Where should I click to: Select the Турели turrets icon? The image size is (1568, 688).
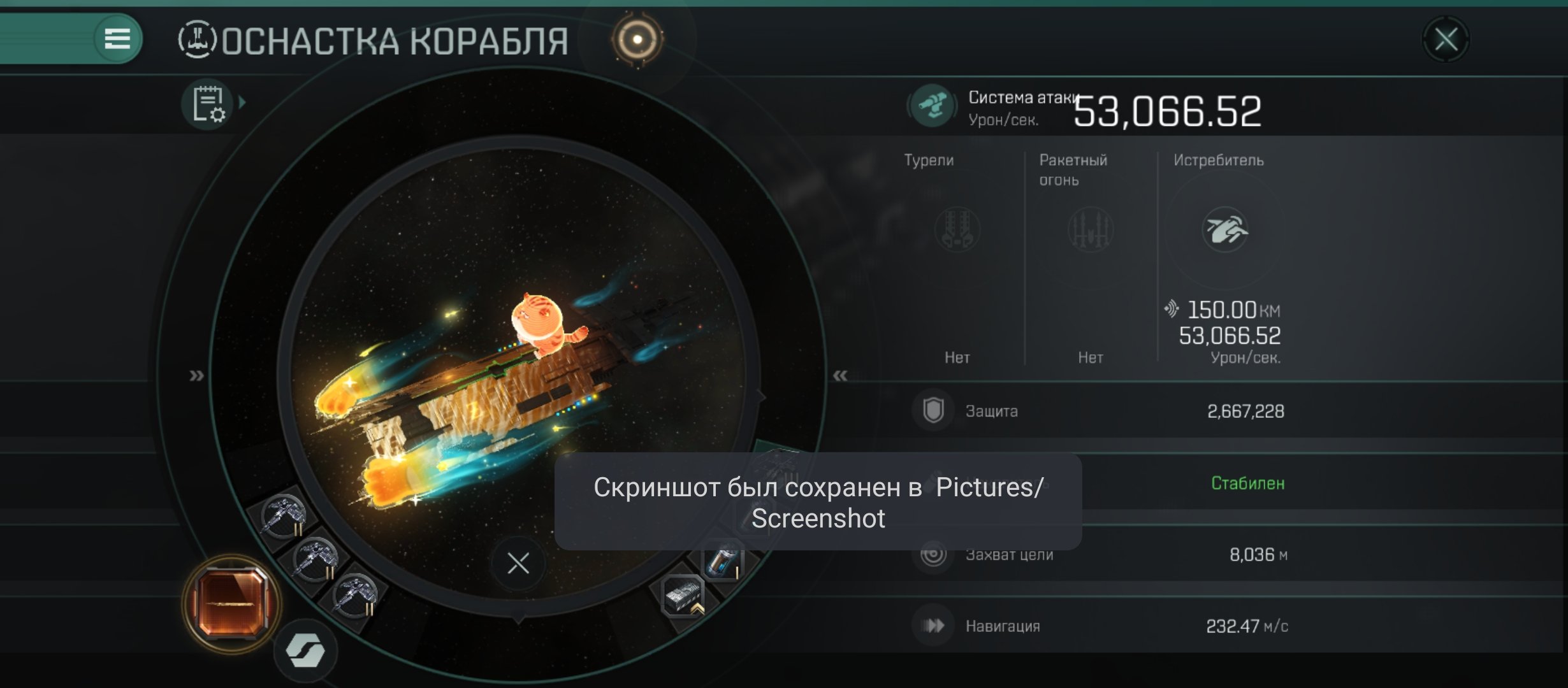(957, 229)
